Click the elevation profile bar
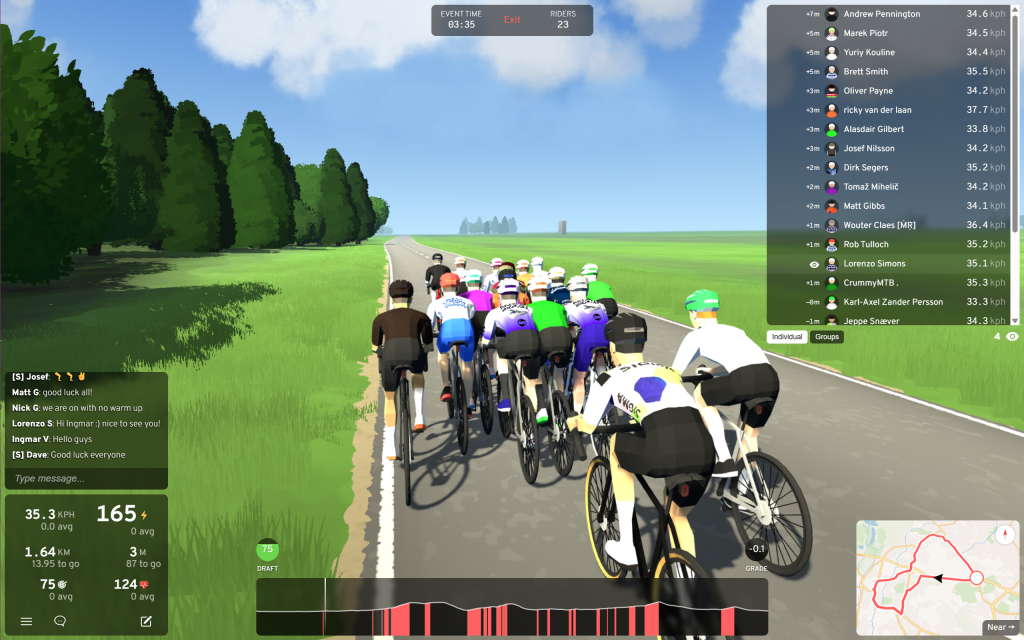1024x640 pixels. pos(511,607)
